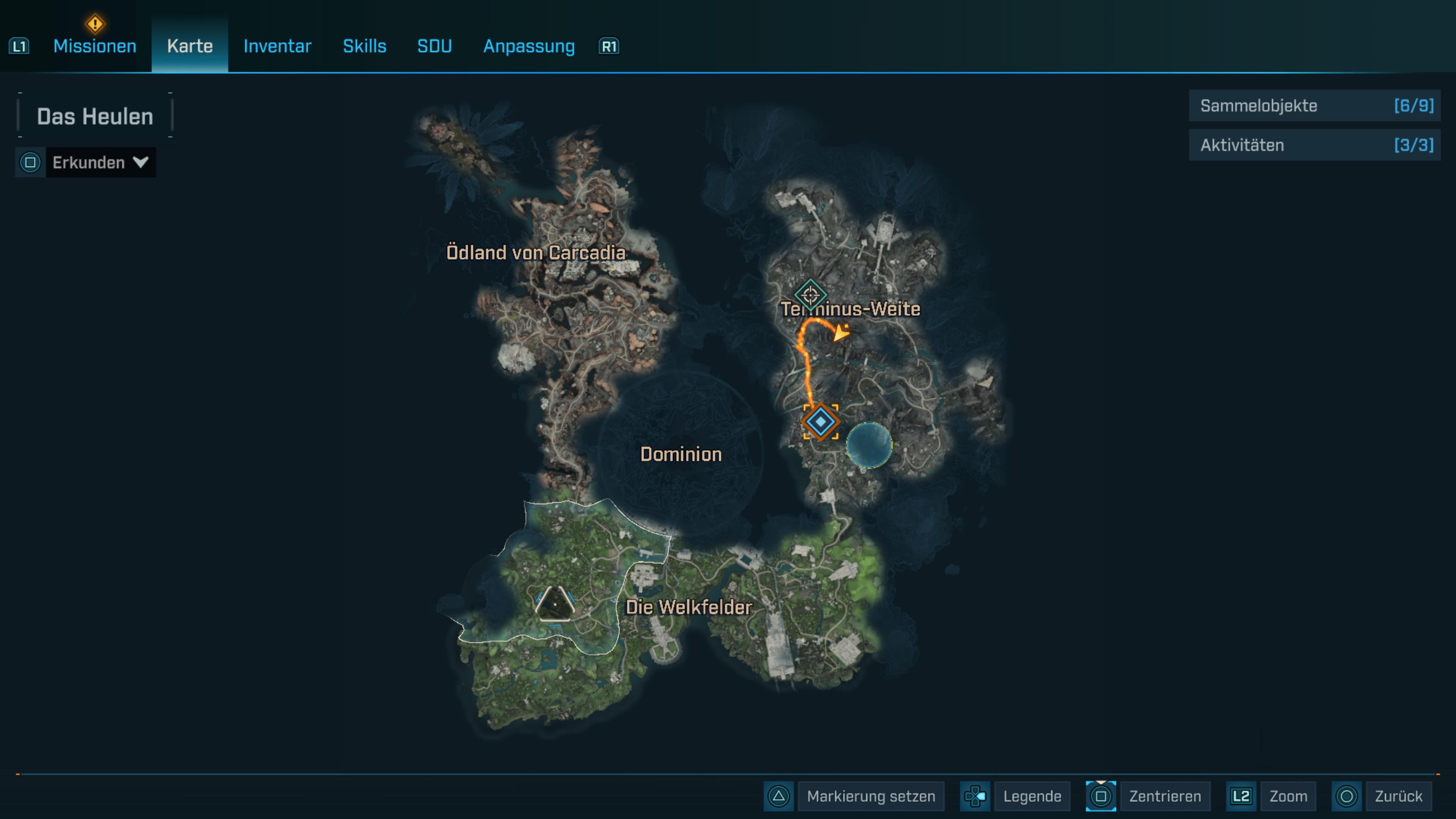This screenshot has height=819, width=1456.
Task: Click the R1 shoulder button icon
Action: (607, 46)
